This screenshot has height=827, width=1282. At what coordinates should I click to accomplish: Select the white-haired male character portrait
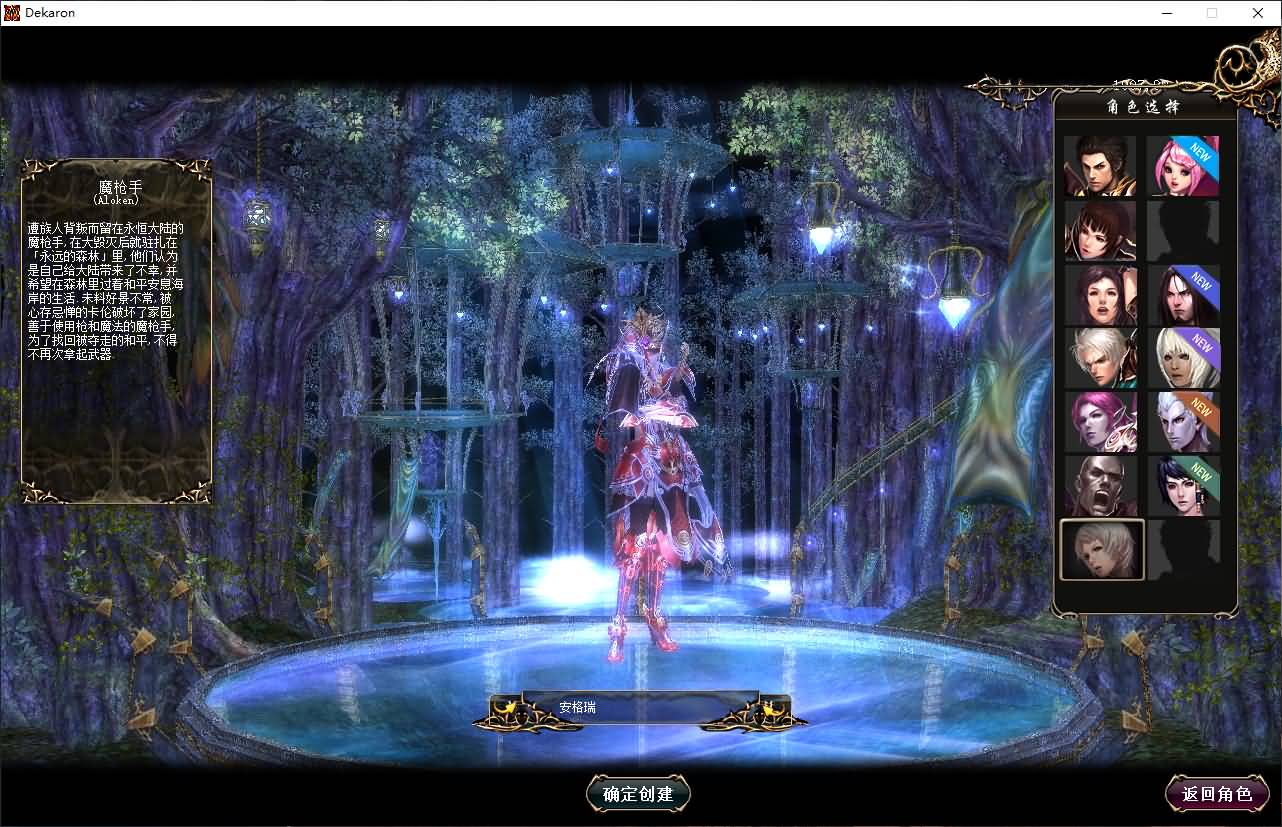tap(1100, 358)
